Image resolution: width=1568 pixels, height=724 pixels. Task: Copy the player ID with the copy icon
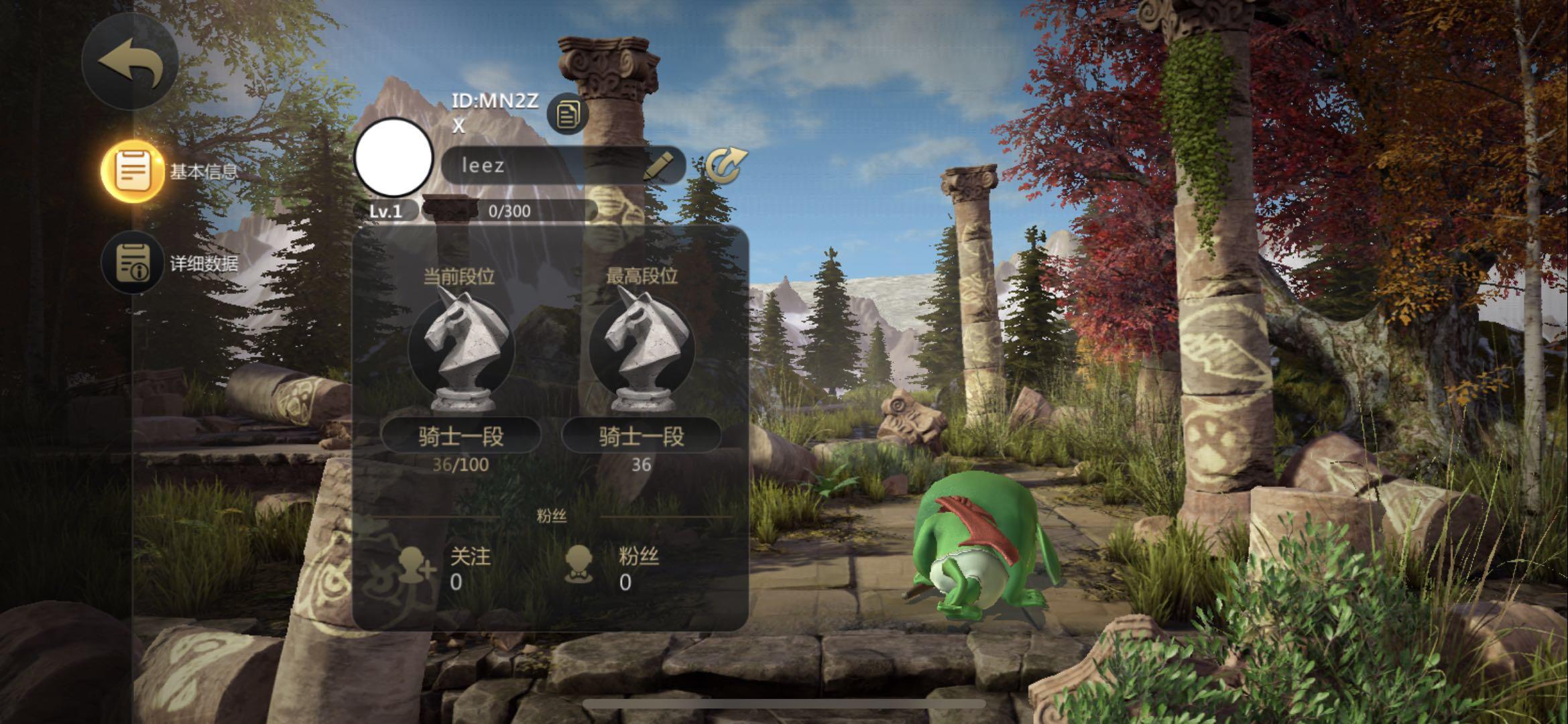tap(567, 114)
